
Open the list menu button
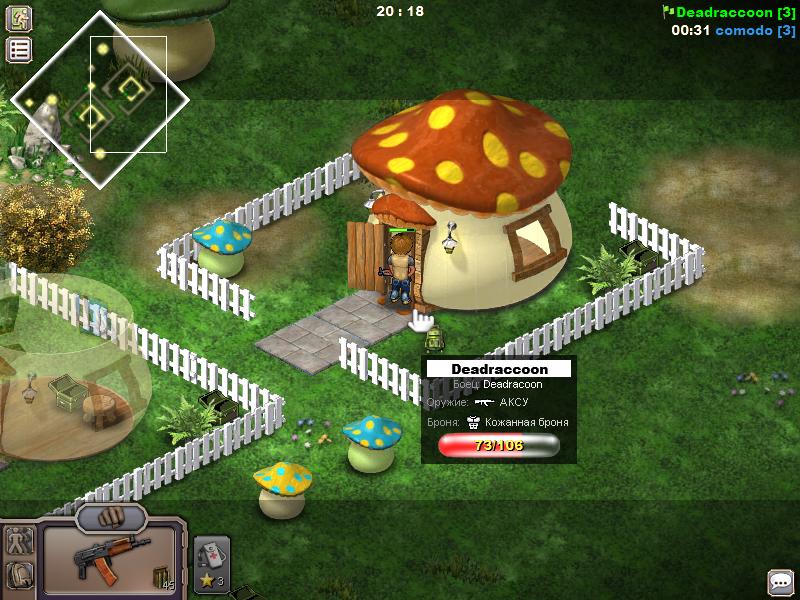(19, 50)
